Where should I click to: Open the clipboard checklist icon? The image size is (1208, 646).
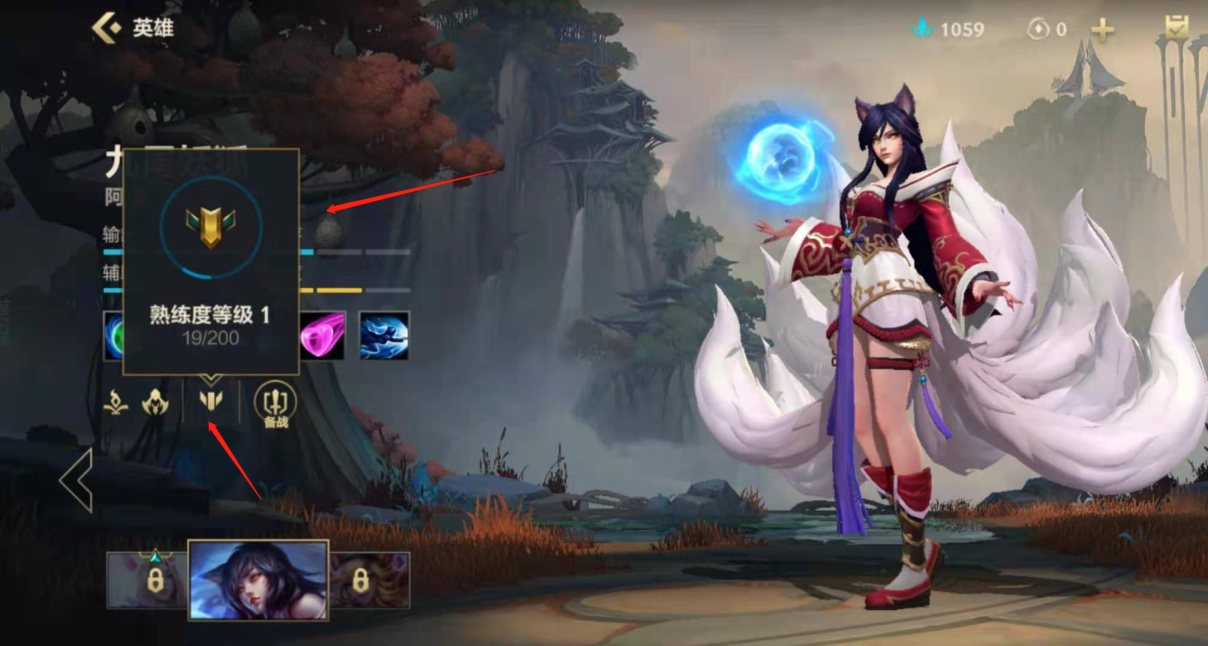(1177, 29)
